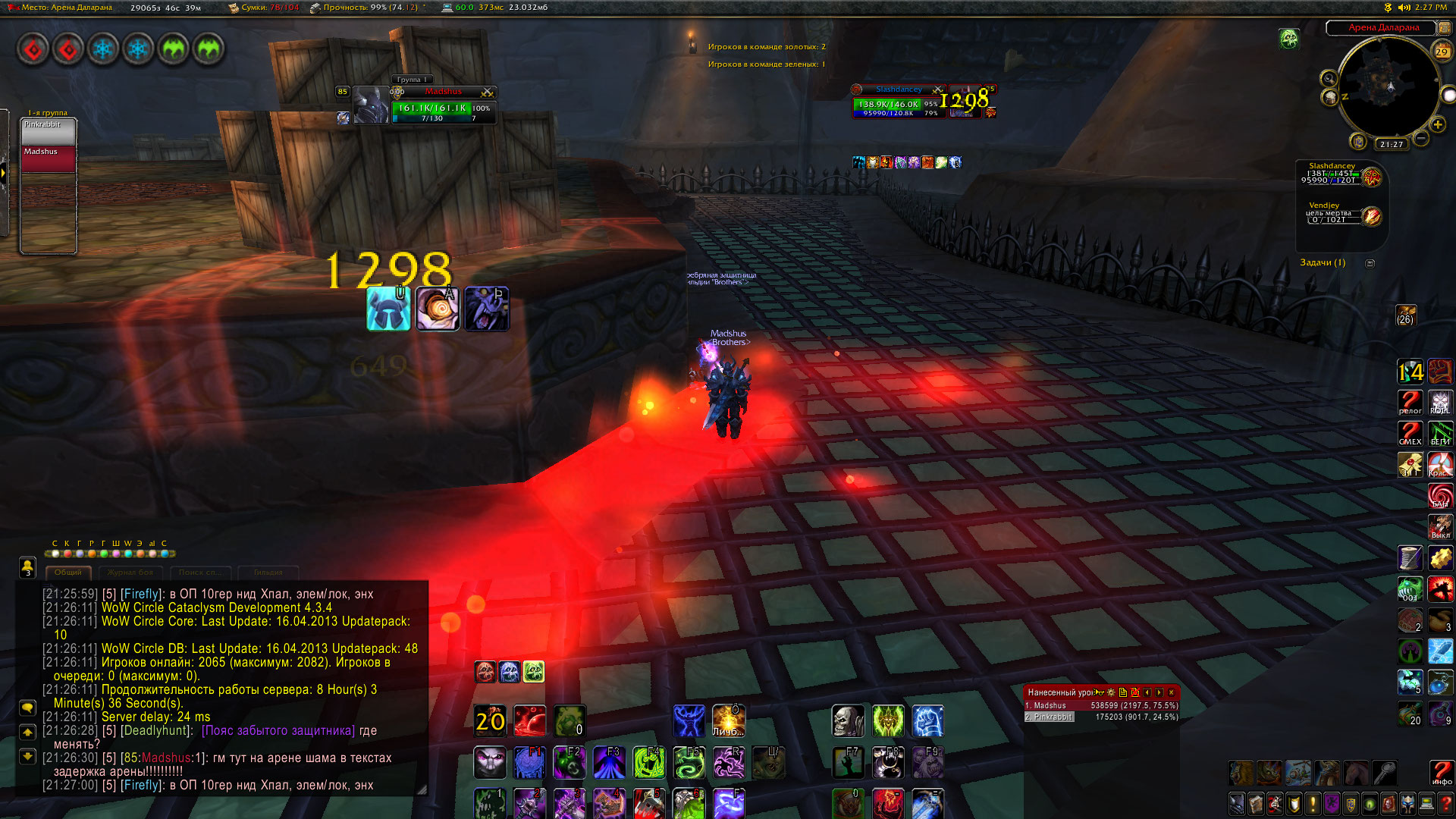Image resolution: width=1456 pixels, height=819 pixels.
Task: Click the minimap tracking magnifier button
Action: [x=1329, y=79]
